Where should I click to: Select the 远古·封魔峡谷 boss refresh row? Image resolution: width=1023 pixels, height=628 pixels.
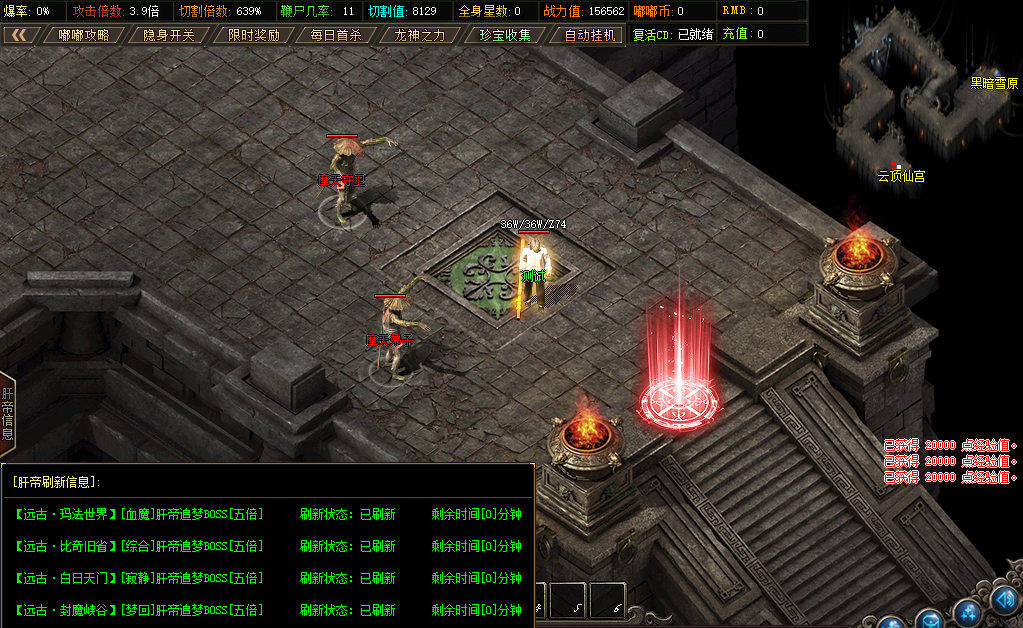click(139, 610)
